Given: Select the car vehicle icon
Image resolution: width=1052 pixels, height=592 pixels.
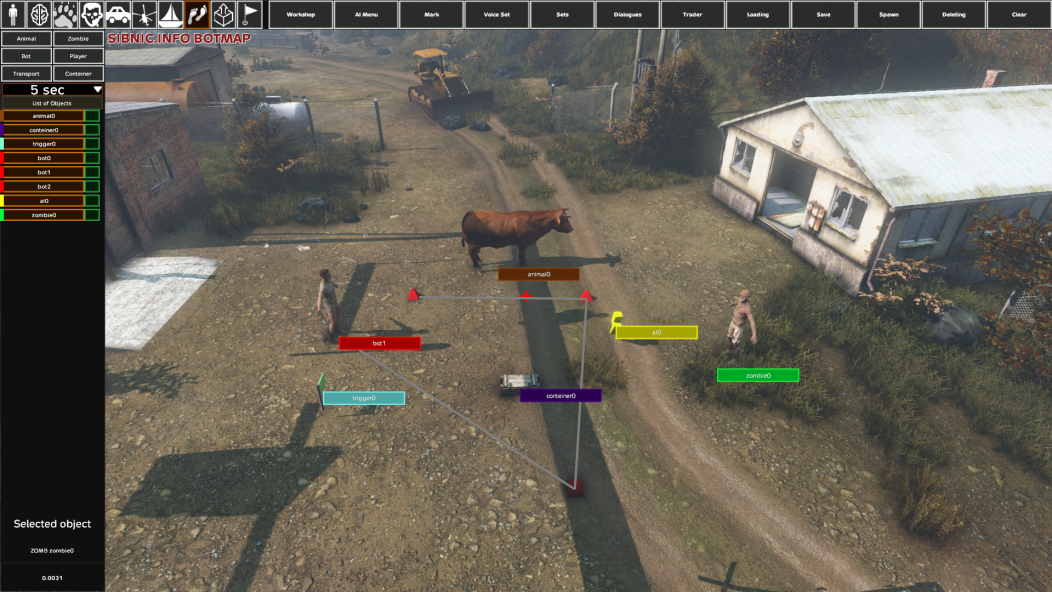Looking at the screenshot, I should tap(118, 14).
